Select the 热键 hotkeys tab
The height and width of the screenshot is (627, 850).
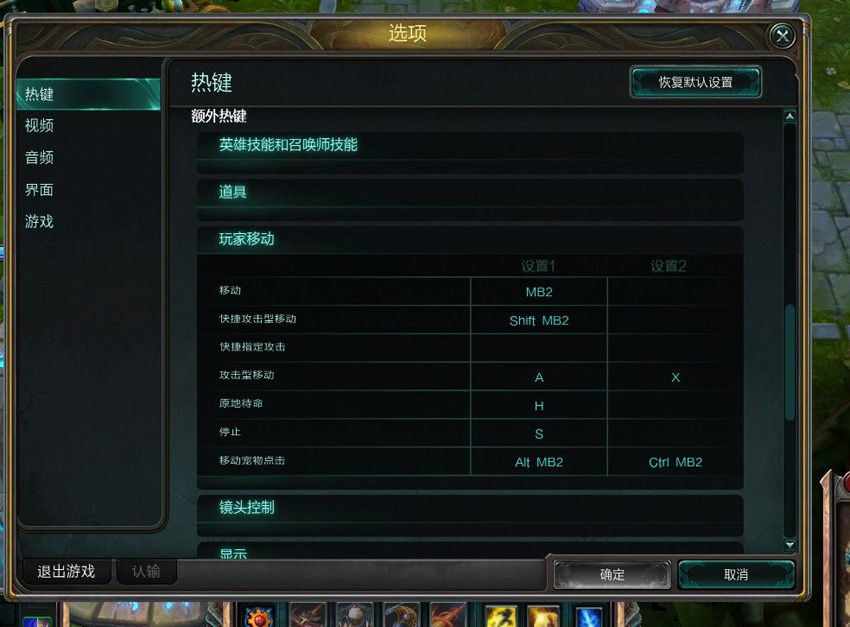(x=40, y=95)
